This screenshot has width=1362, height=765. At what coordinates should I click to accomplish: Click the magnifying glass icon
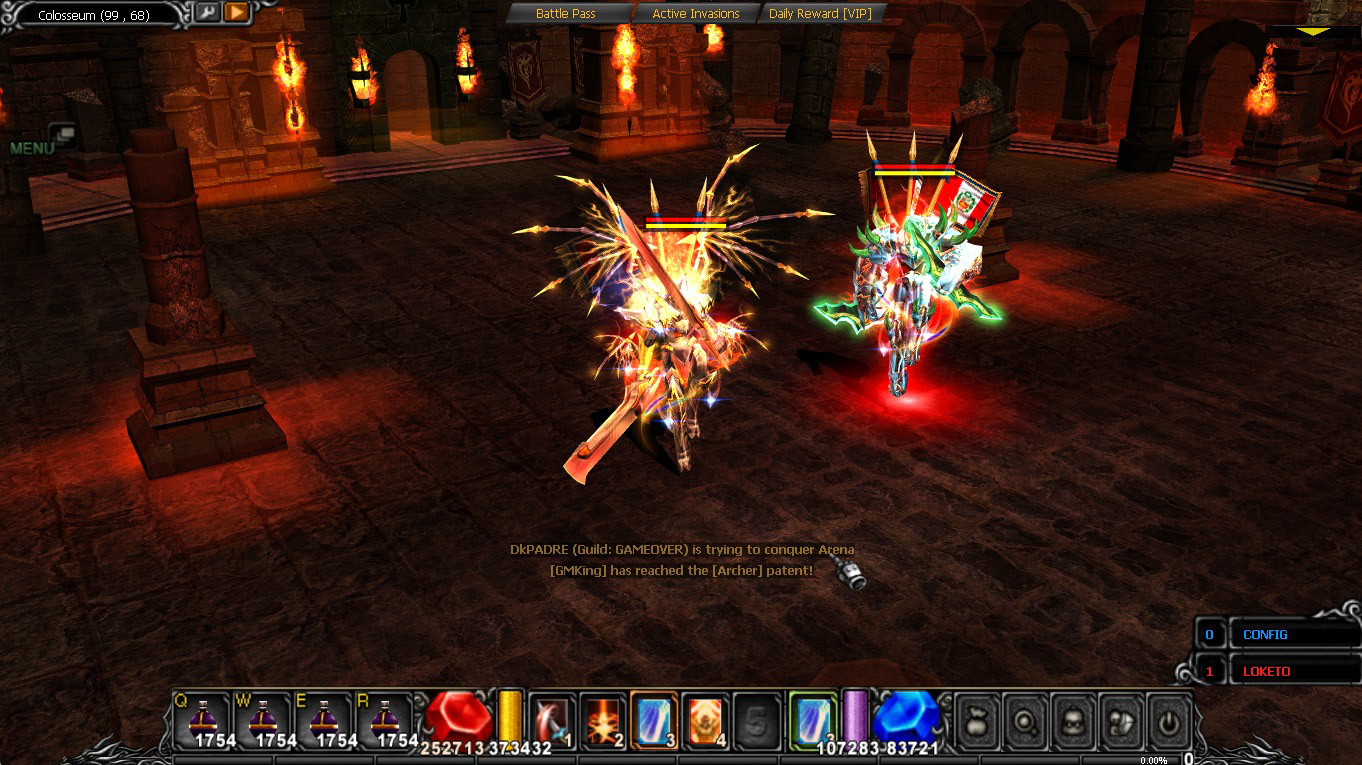pos(1025,720)
